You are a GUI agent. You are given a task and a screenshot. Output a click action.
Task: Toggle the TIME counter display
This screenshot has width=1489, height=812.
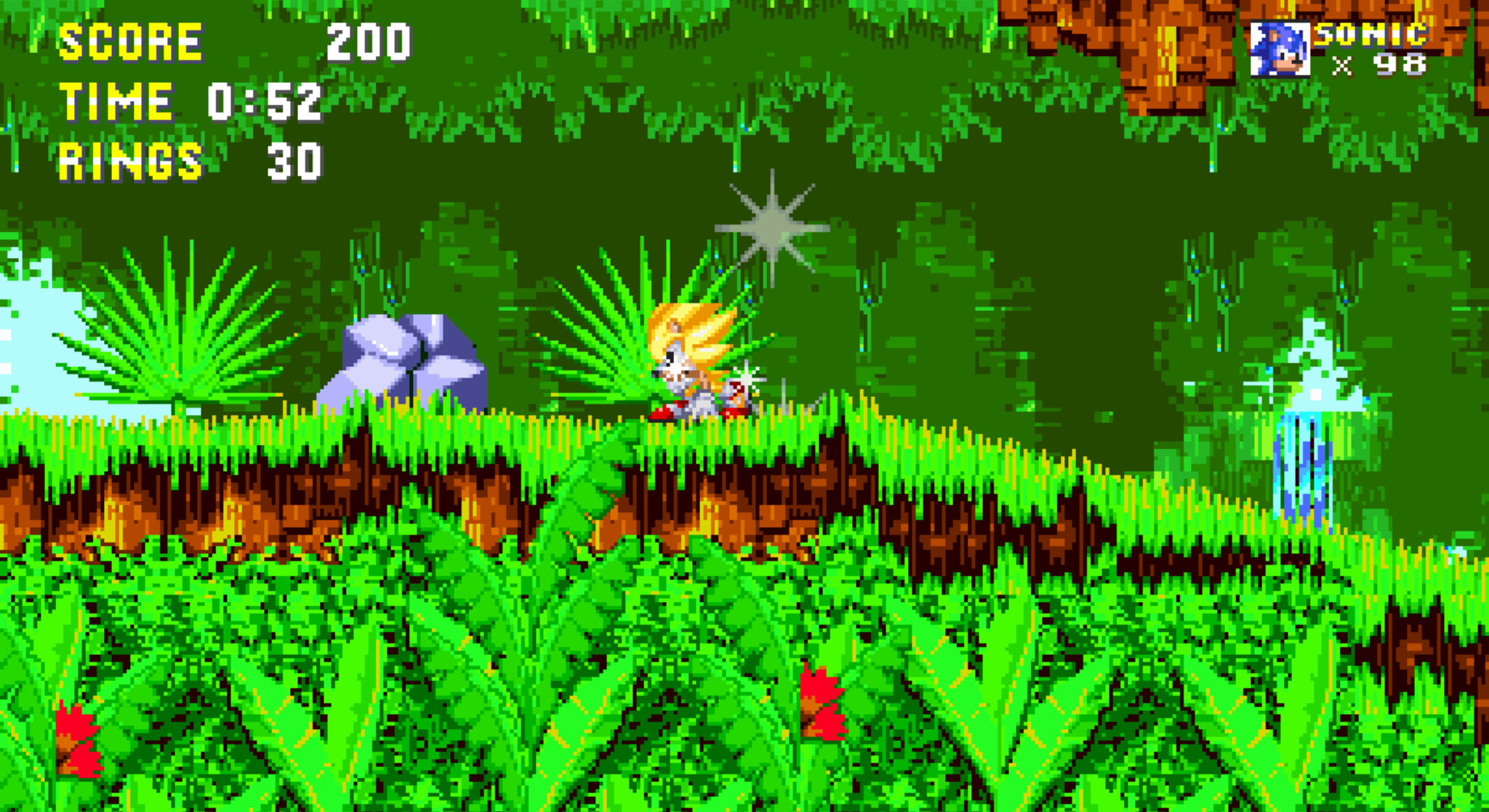coord(116,102)
